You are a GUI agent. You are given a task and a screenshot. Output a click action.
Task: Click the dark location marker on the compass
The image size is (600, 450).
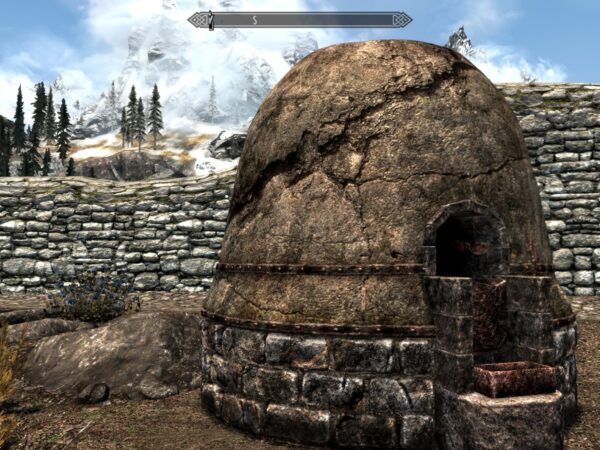pos(211,20)
